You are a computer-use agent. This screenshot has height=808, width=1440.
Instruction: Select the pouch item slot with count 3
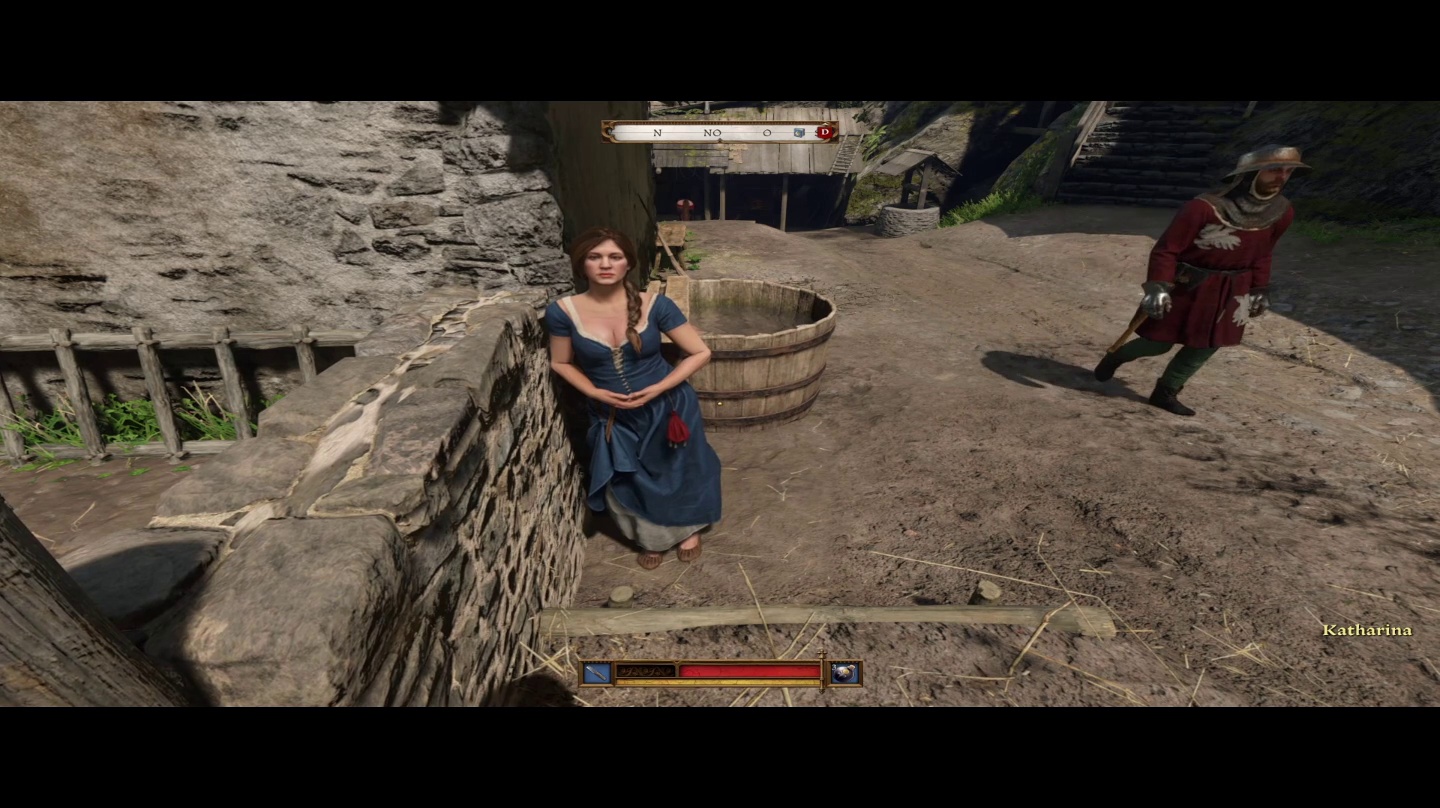click(846, 673)
